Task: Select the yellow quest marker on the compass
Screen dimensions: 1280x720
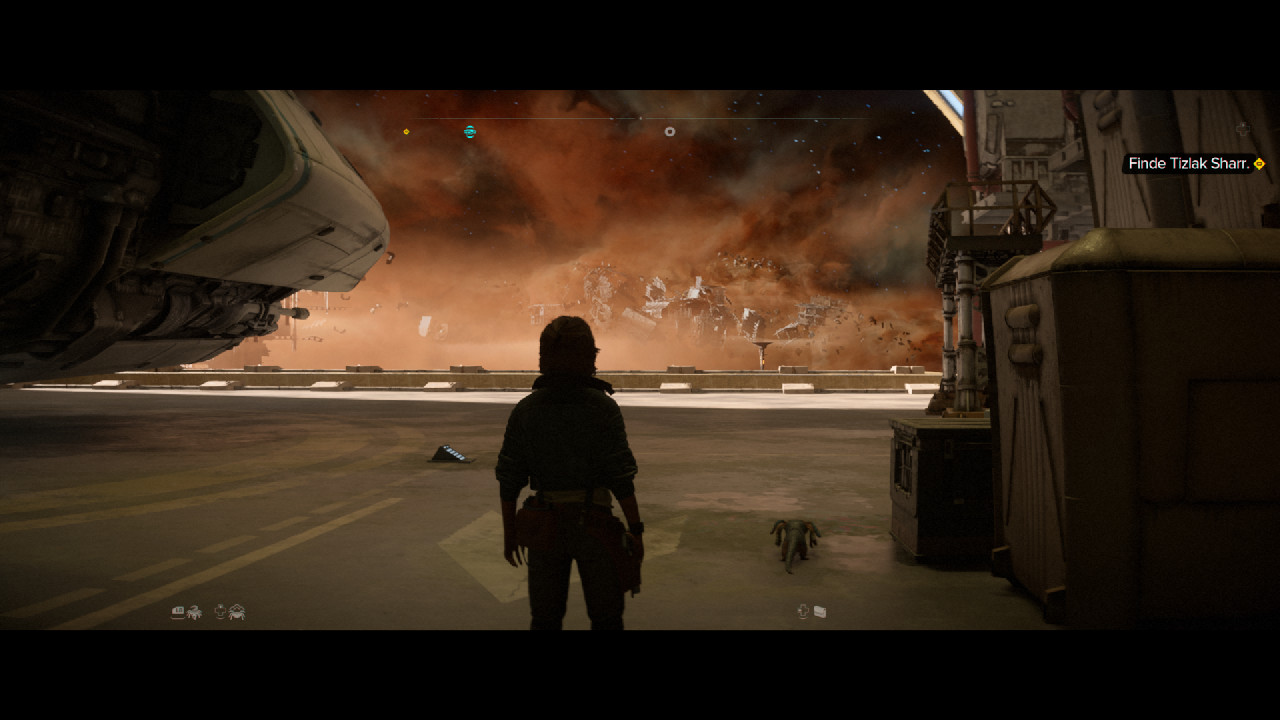Action: point(406,132)
